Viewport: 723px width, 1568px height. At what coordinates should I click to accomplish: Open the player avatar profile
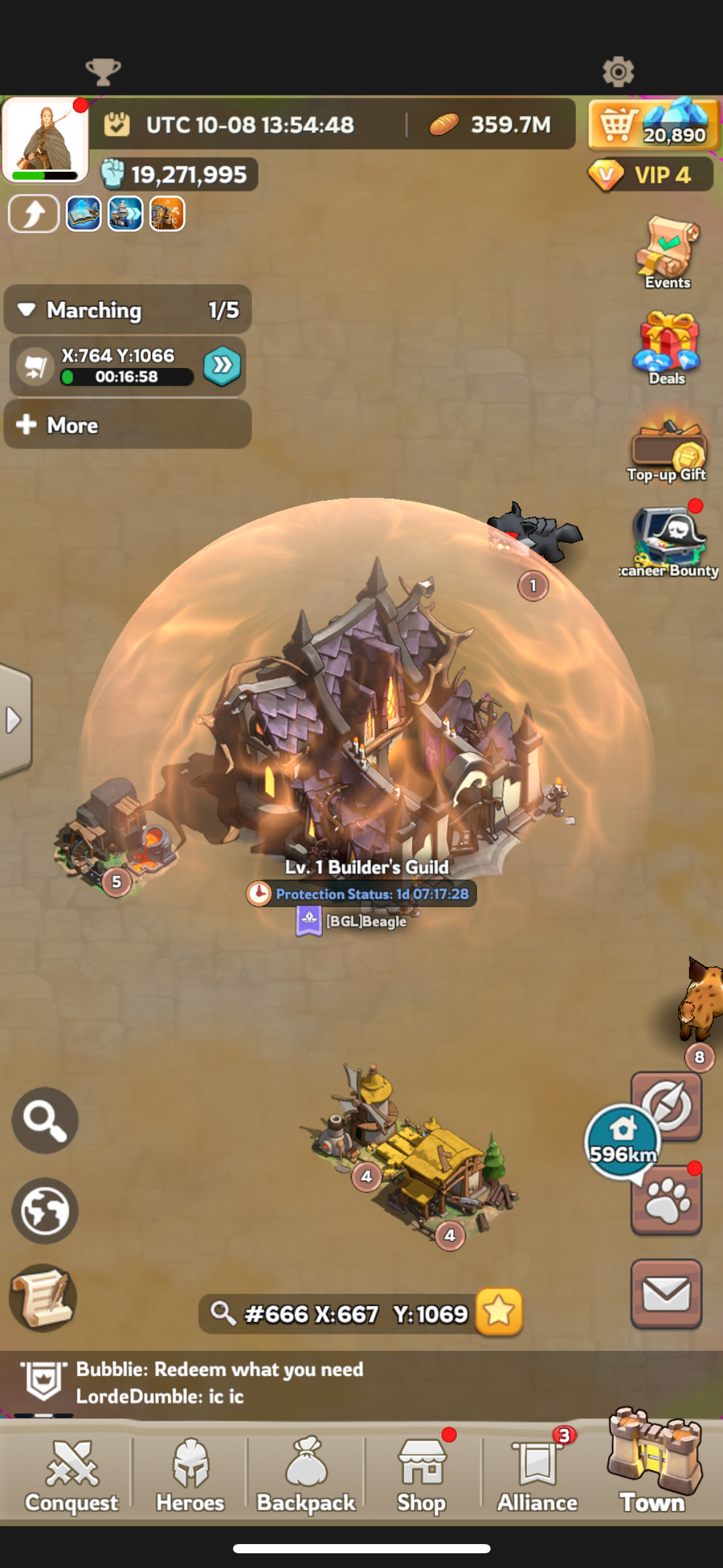pyautogui.click(x=45, y=140)
